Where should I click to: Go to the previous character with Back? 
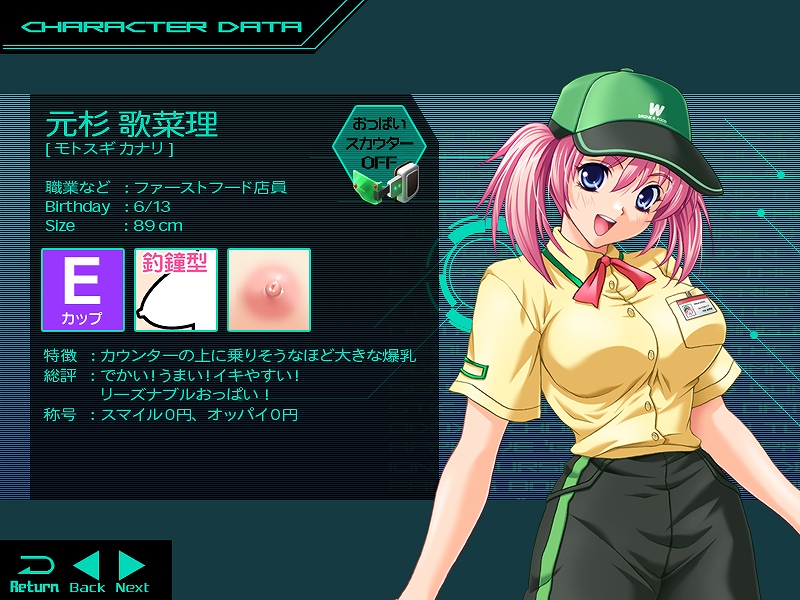pos(87,572)
